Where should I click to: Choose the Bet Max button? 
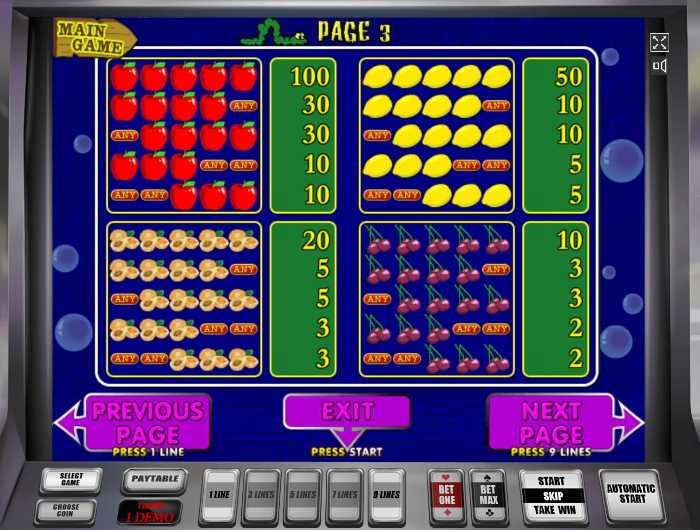[488, 496]
